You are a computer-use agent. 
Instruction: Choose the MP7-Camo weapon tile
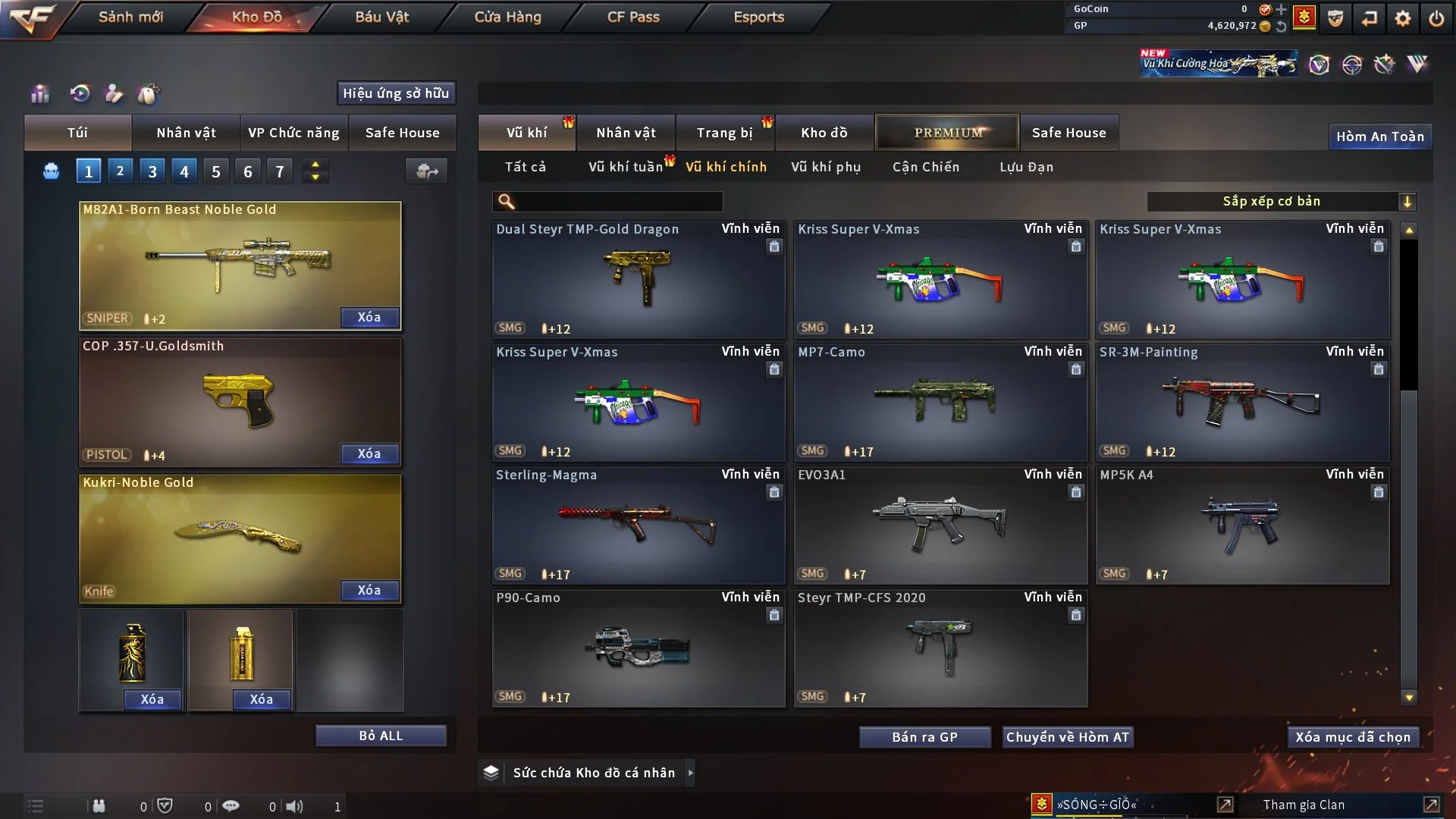940,402
